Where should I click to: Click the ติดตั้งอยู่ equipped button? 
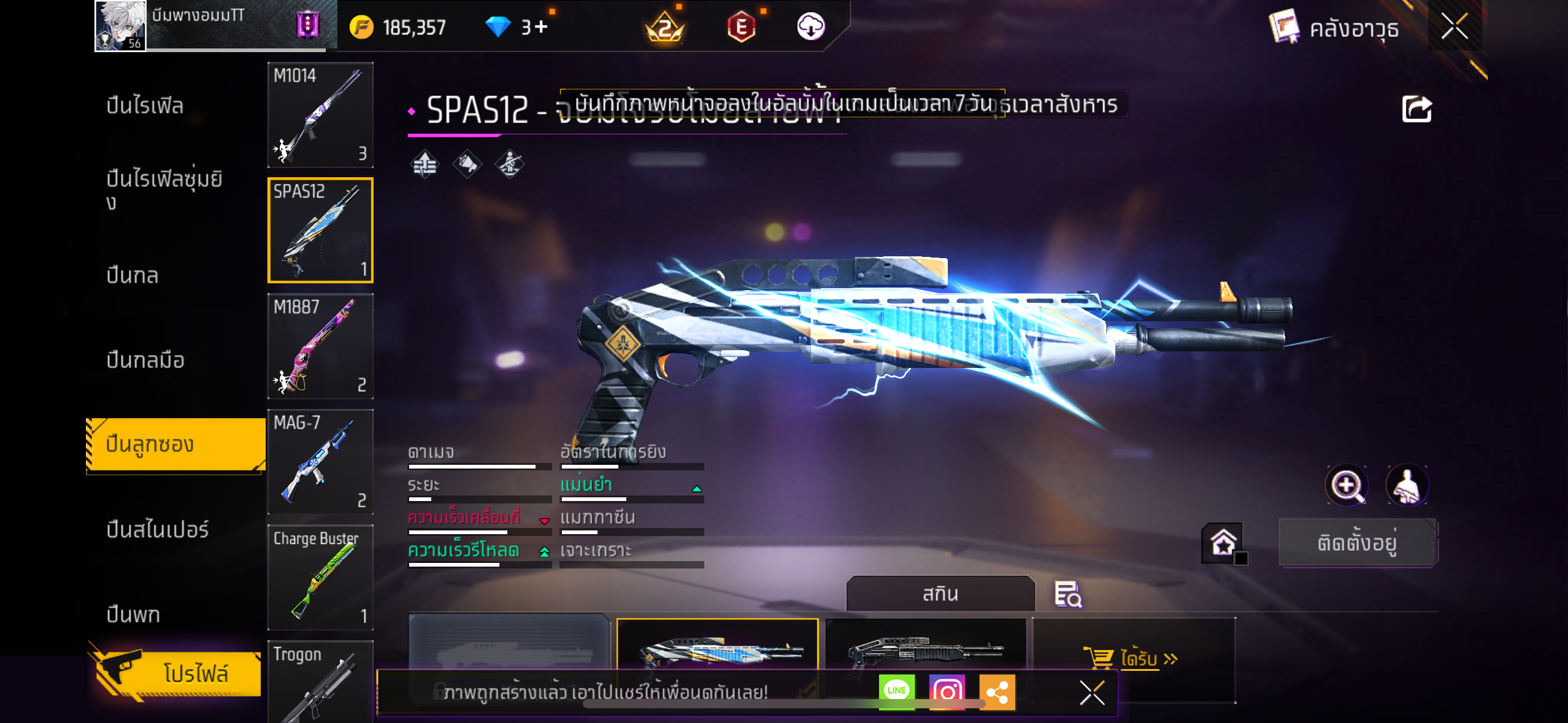1358,543
